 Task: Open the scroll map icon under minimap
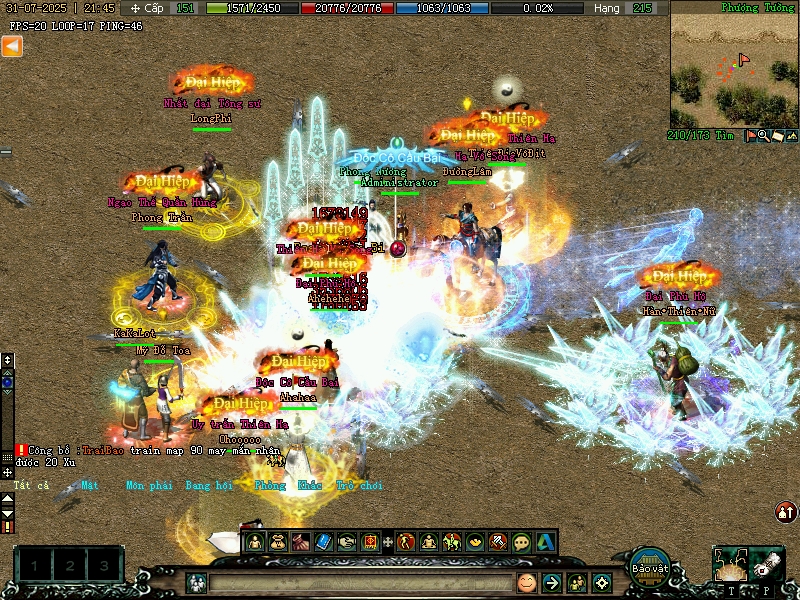coord(778,135)
